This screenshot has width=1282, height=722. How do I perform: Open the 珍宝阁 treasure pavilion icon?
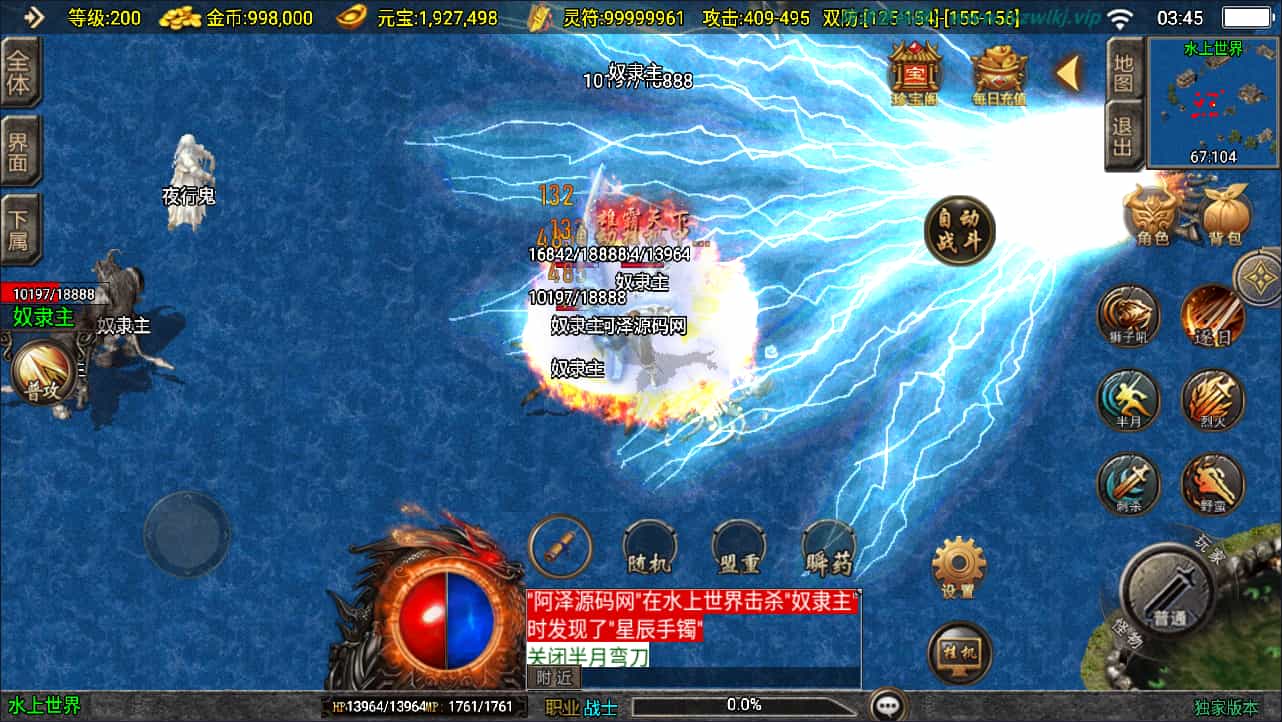[x=916, y=70]
